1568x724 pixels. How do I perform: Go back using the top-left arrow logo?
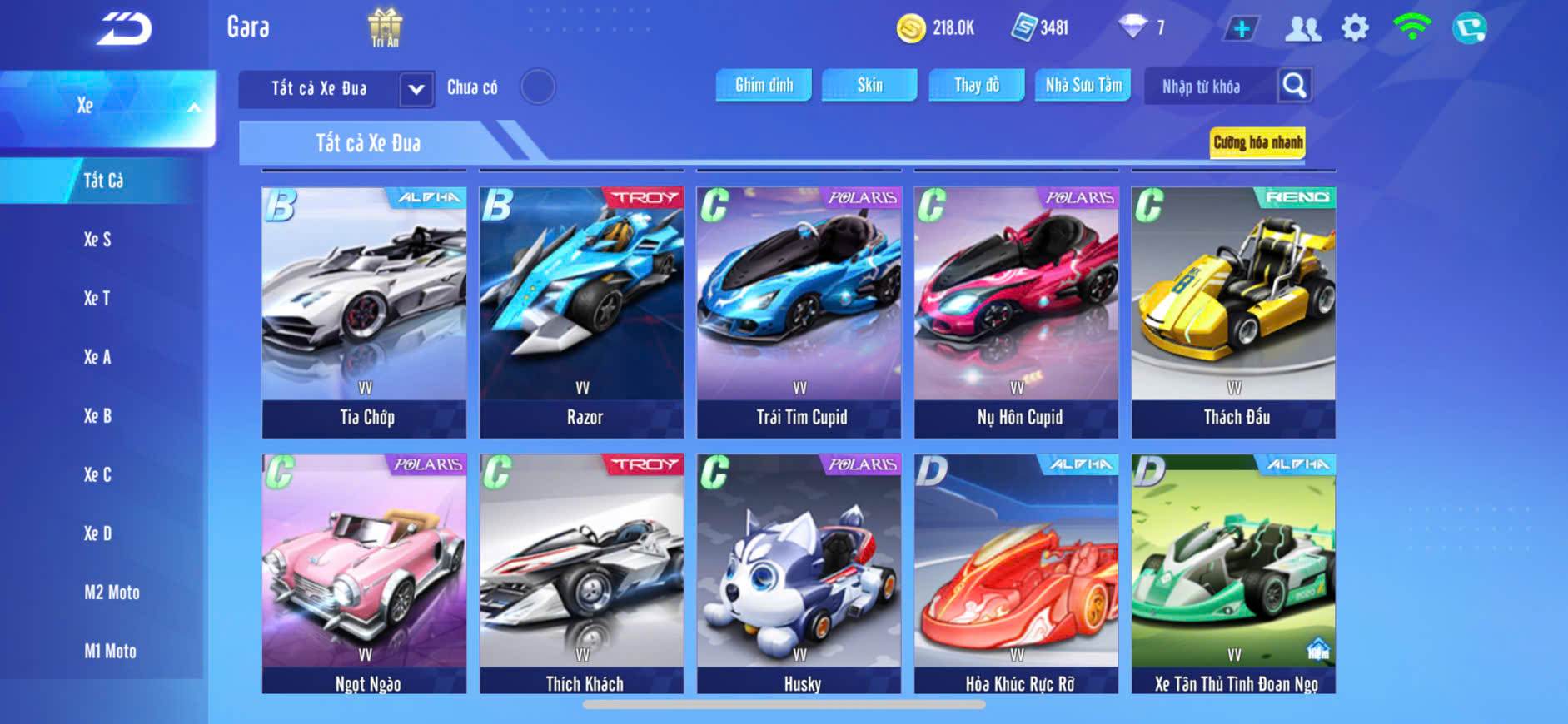tap(124, 30)
